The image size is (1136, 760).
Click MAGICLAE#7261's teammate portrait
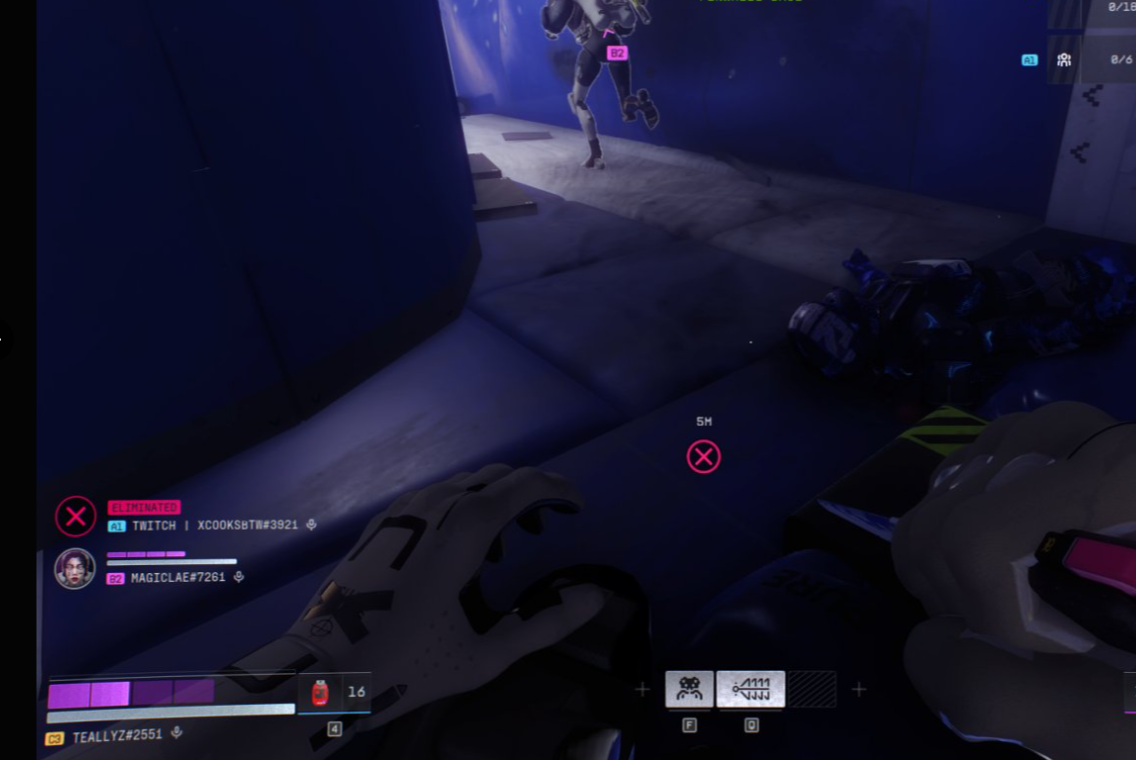pyautogui.click(x=75, y=568)
